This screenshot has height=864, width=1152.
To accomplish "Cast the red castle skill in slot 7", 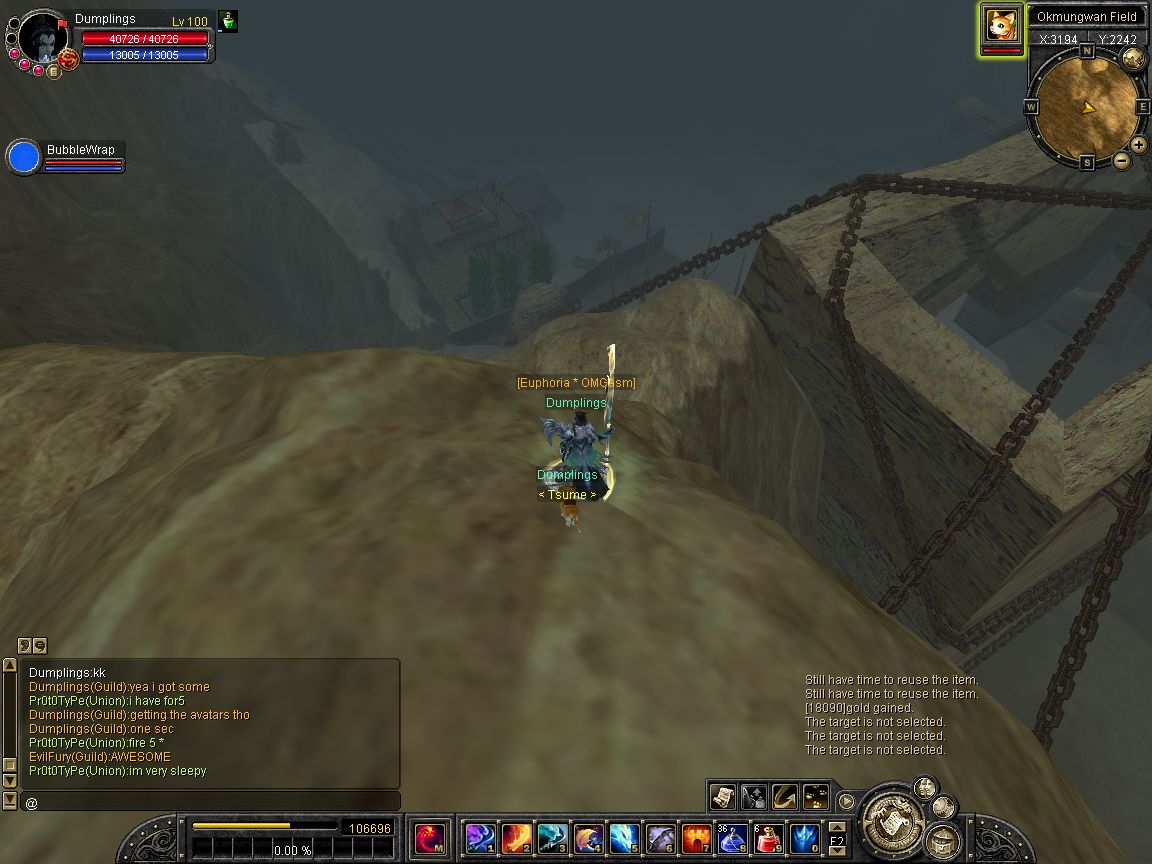I will coord(696,837).
